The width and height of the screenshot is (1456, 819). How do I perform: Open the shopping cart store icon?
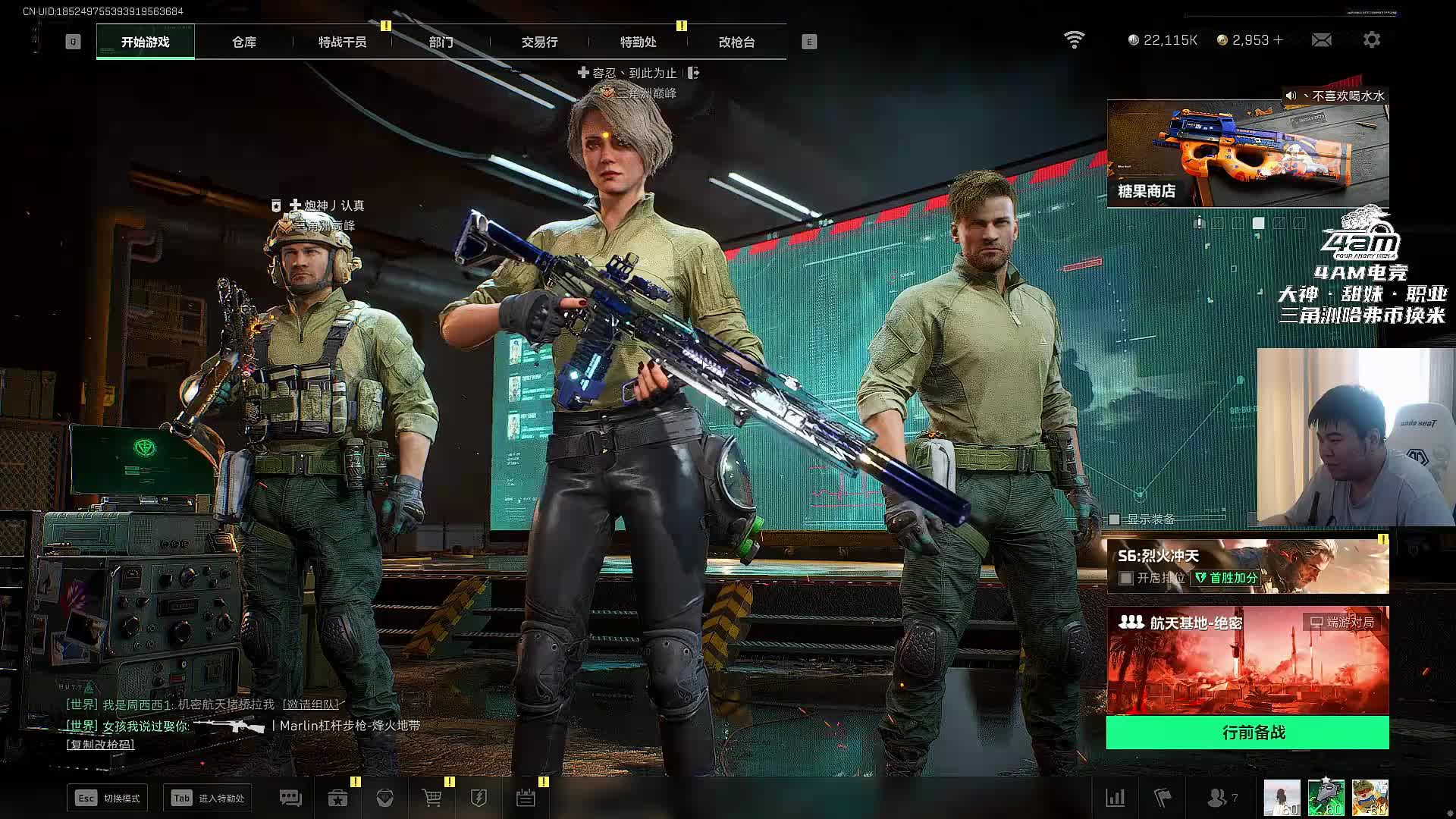432,798
